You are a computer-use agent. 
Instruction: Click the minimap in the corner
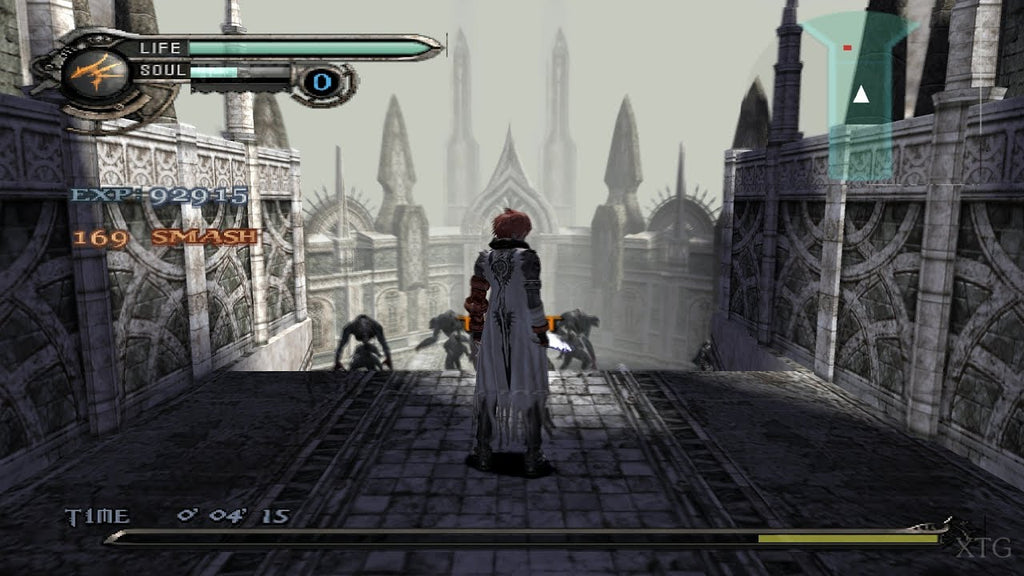coord(858,95)
